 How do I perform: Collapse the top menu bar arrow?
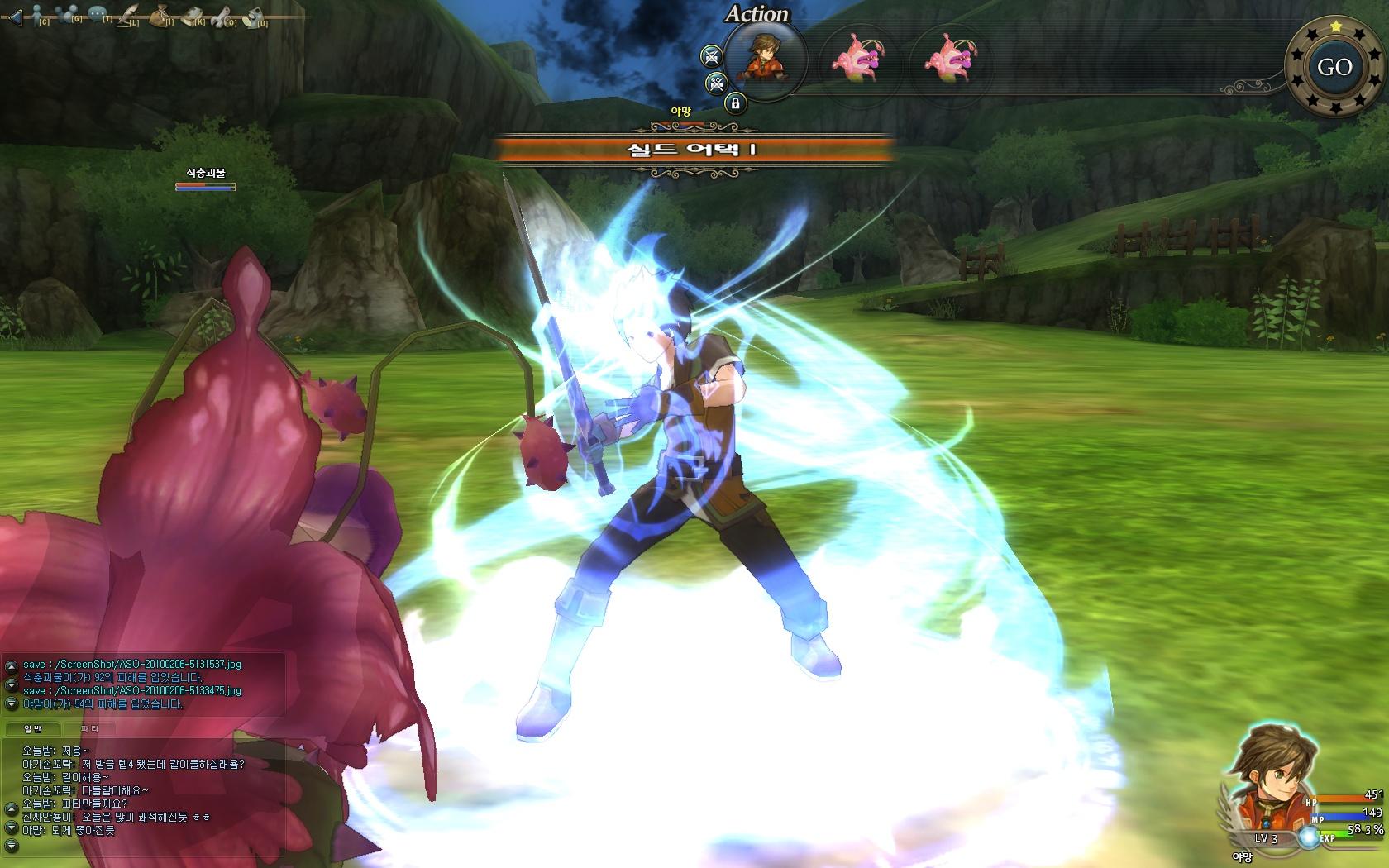point(13,17)
